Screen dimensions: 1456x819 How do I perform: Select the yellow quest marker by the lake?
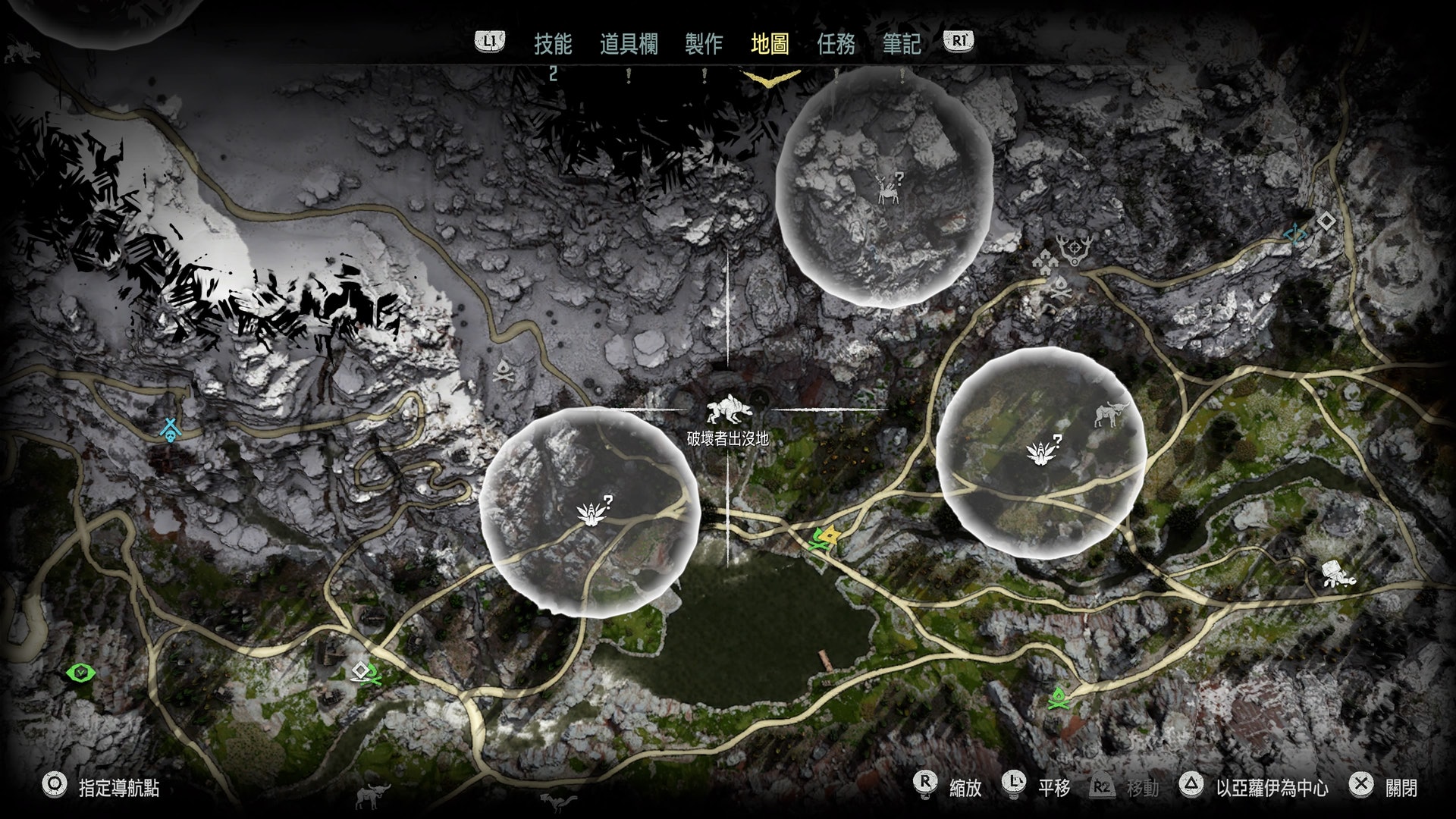tap(830, 535)
